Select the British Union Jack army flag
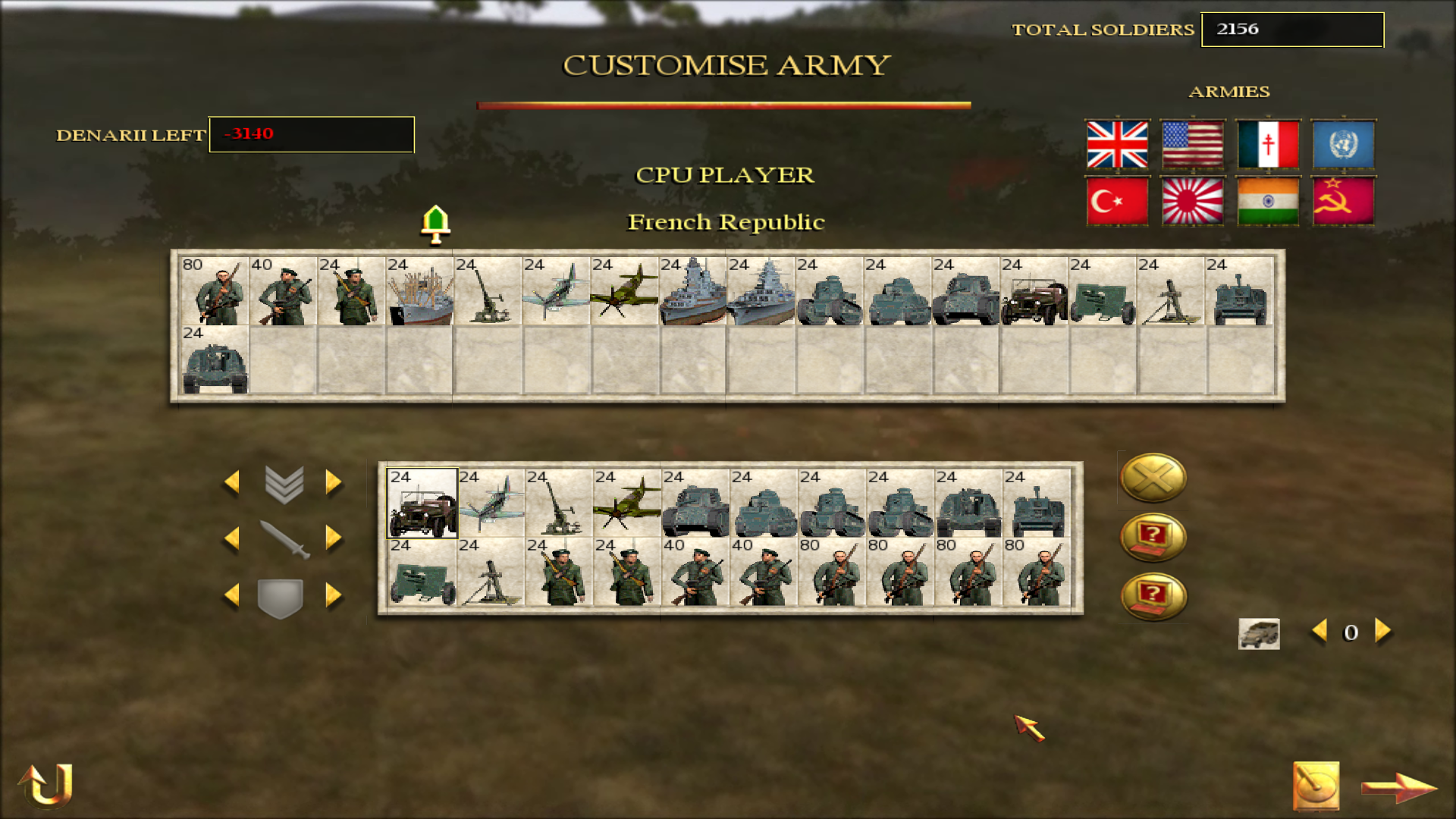The height and width of the screenshot is (819, 1456). point(1117,144)
